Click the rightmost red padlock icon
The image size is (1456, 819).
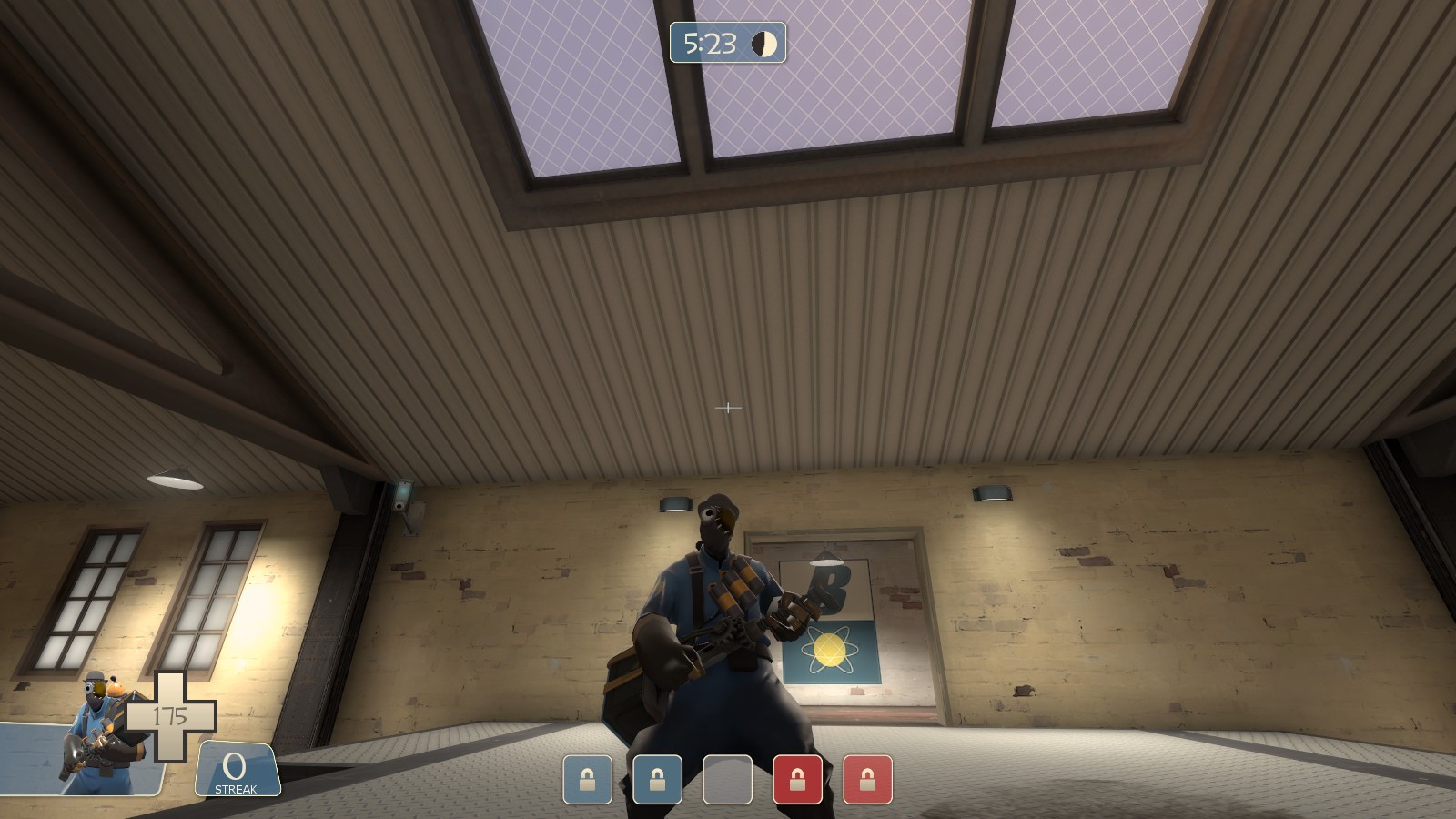click(x=867, y=780)
